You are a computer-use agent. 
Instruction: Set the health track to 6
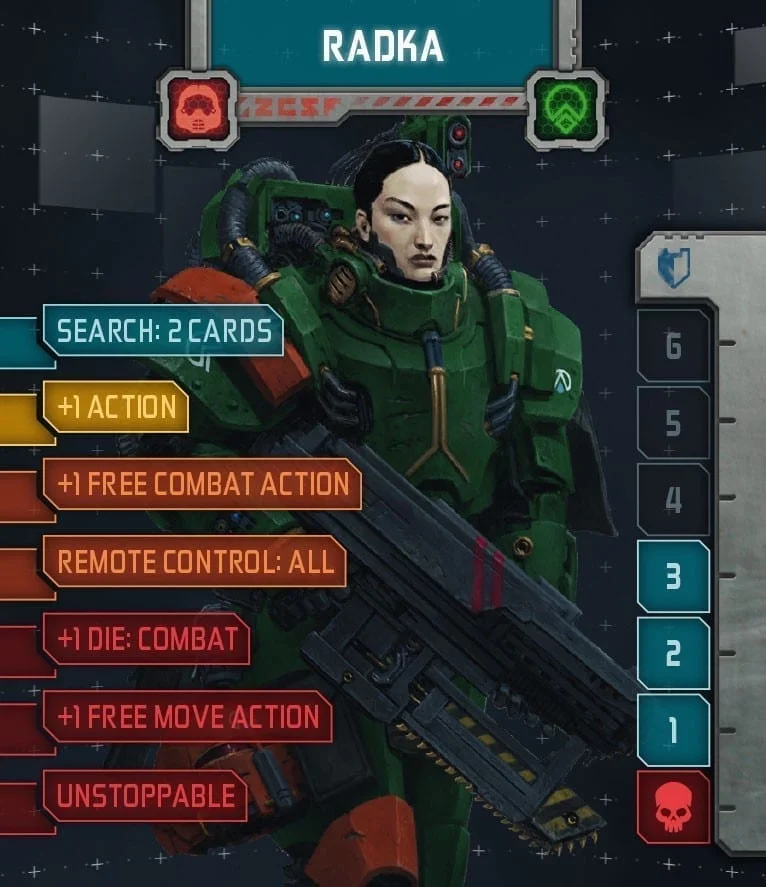pyautogui.click(x=673, y=346)
